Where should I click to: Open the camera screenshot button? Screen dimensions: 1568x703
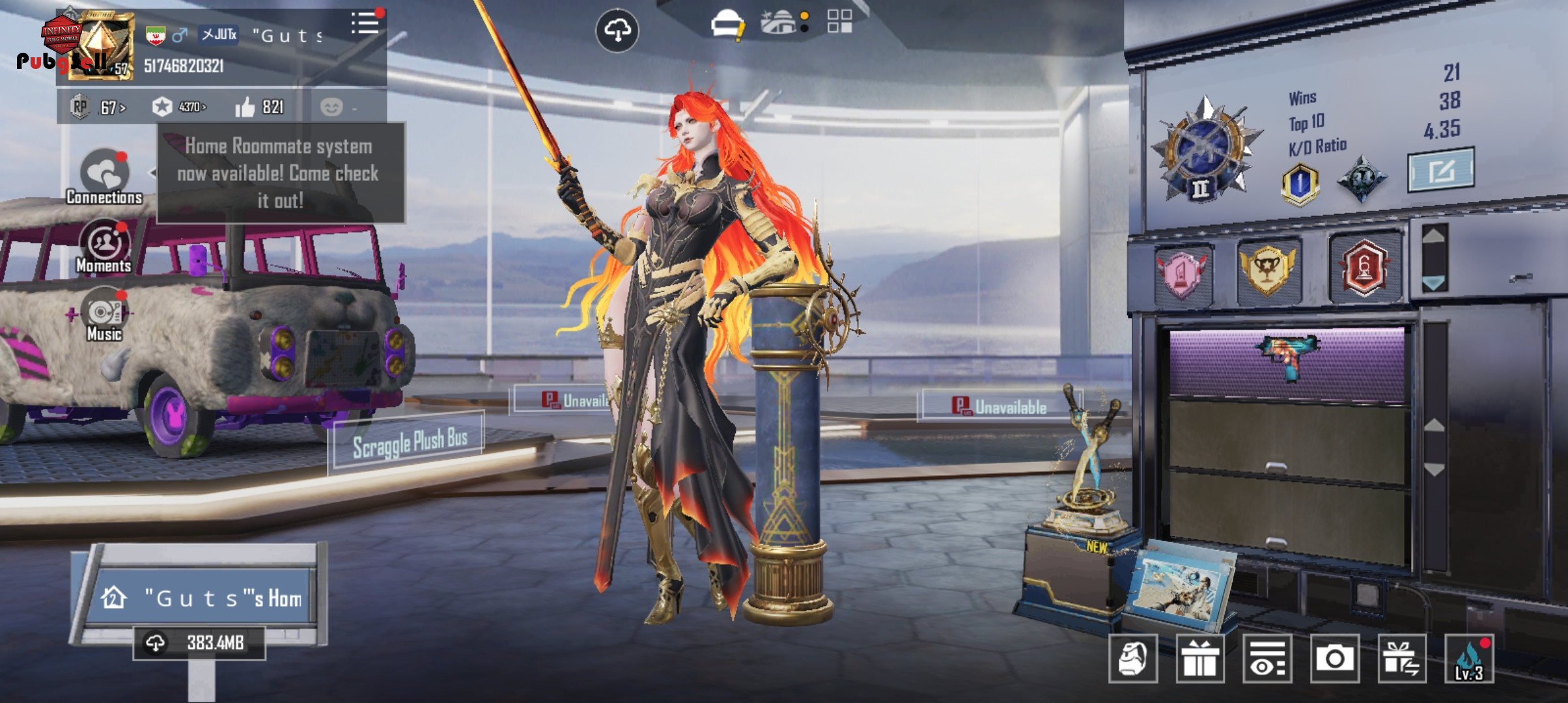coord(1334,659)
